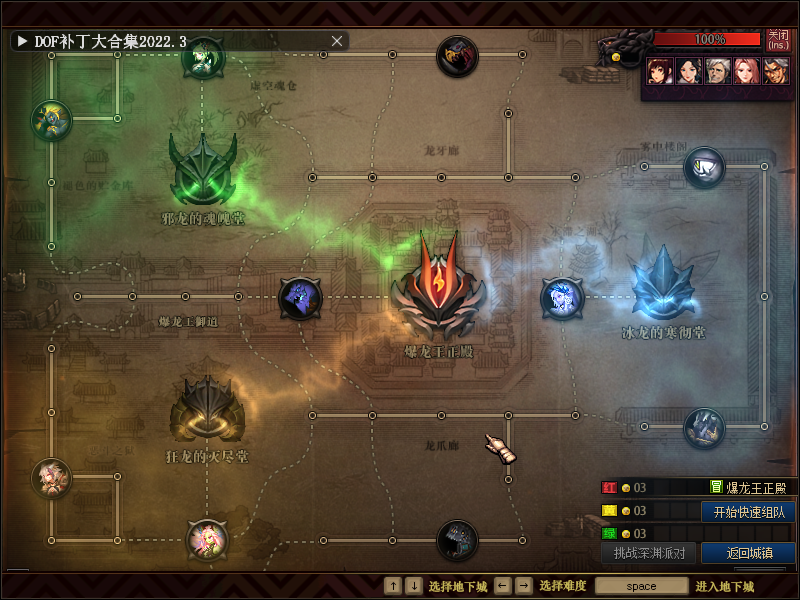800x600 pixels.
Task: Click the grey-haired old man portrait
Action: (x=716, y=70)
